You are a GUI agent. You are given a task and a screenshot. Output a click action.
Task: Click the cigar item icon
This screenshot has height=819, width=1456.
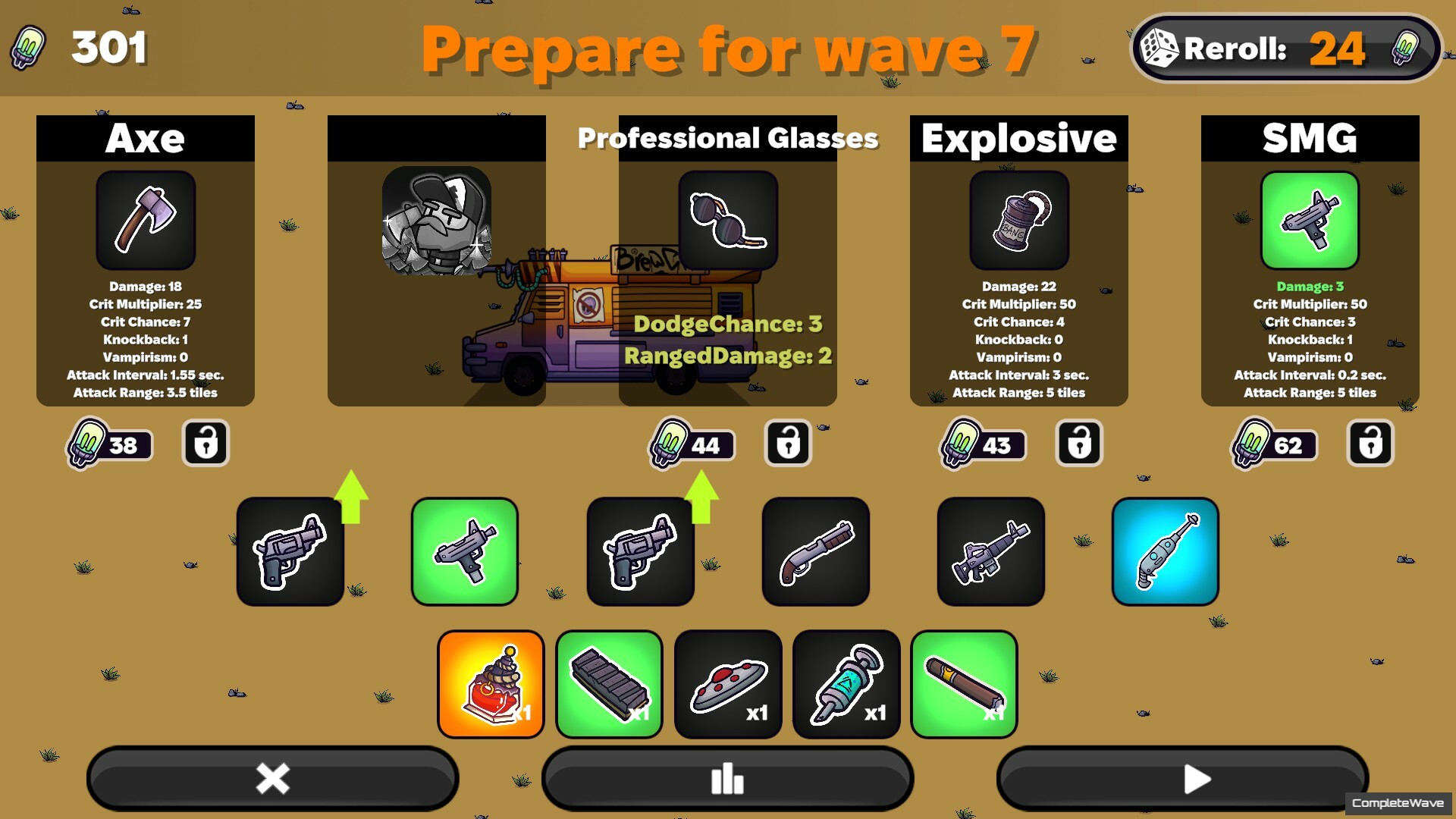coord(964,682)
